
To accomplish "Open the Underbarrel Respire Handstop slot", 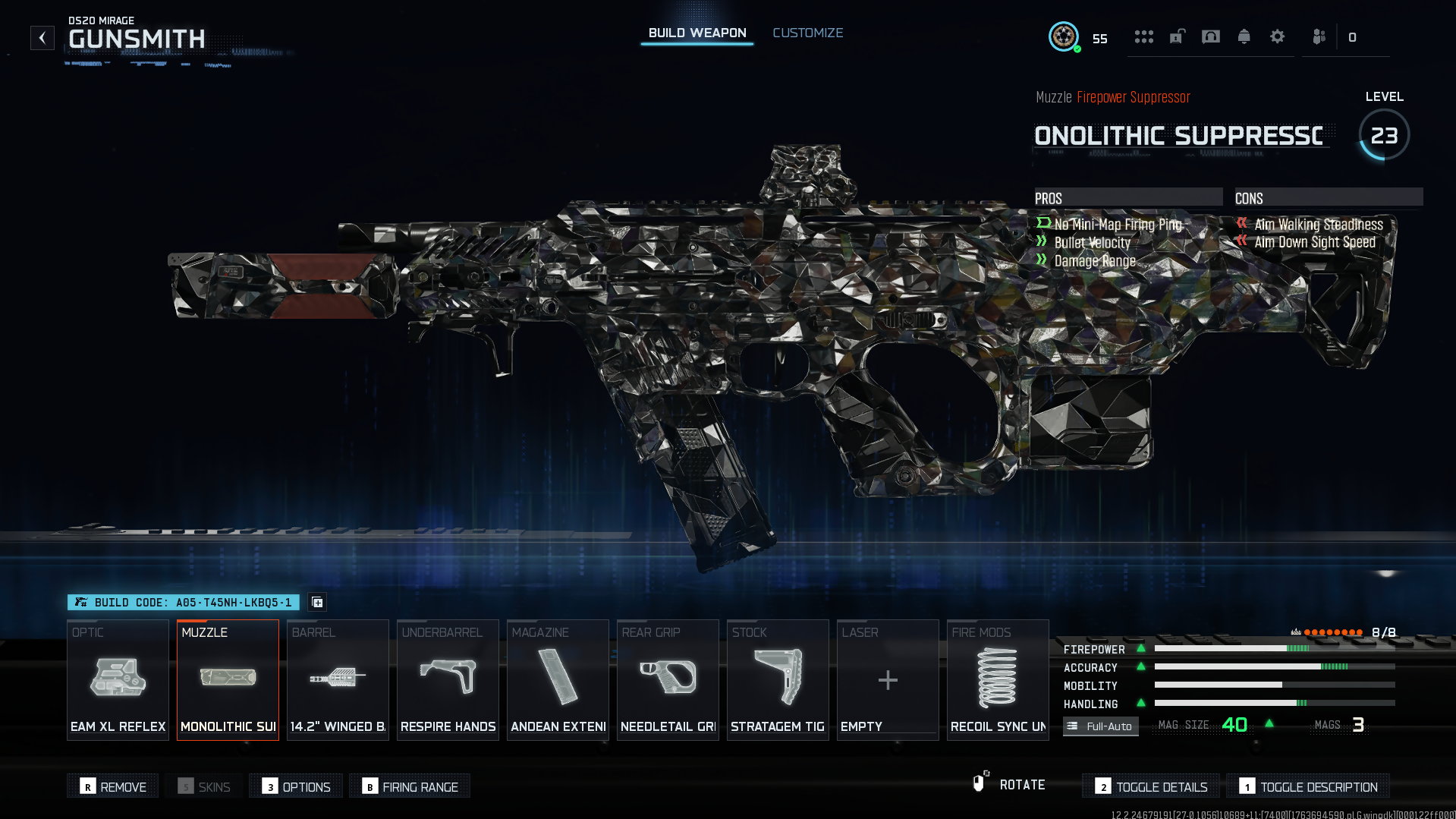I will click(x=448, y=679).
